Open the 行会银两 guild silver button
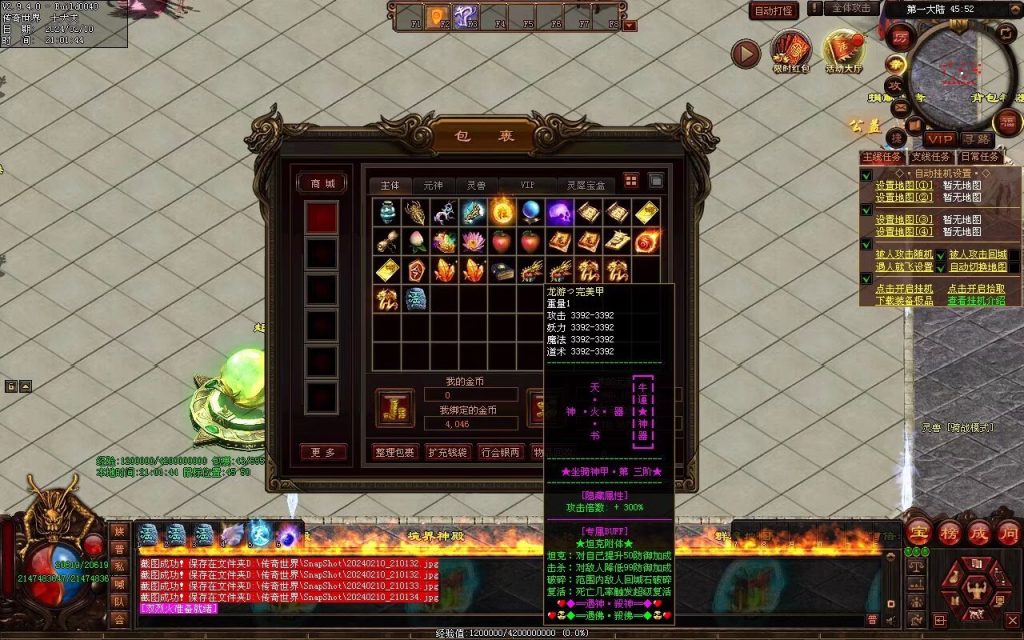 [500, 451]
